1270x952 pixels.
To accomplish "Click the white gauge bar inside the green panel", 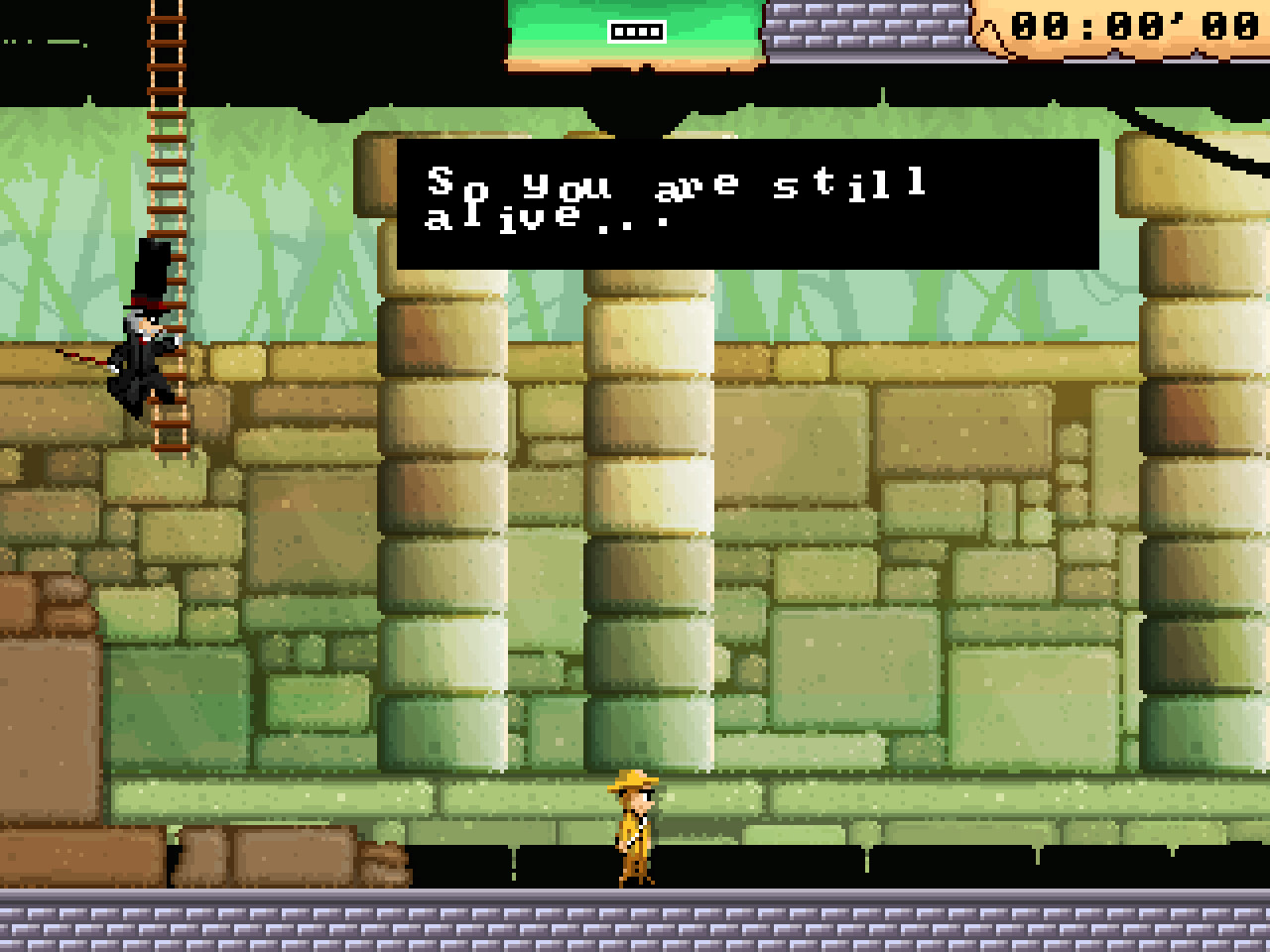I will click(635, 31).
